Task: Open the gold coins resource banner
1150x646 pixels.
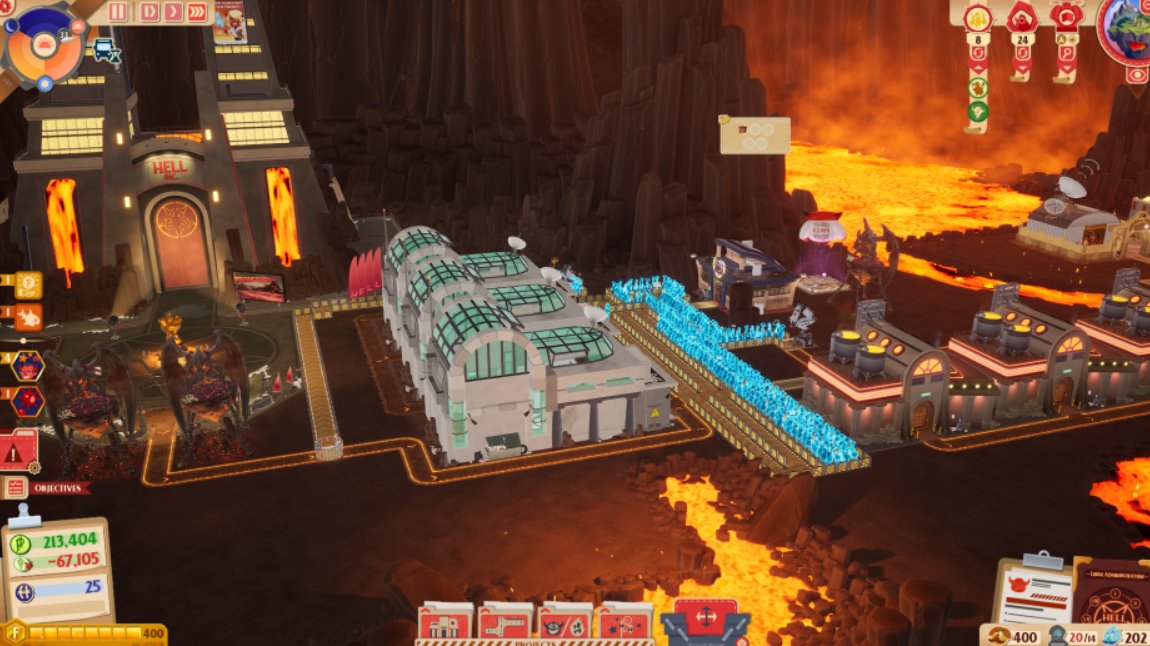Action: pyautogui.click(x=977, y=20)
